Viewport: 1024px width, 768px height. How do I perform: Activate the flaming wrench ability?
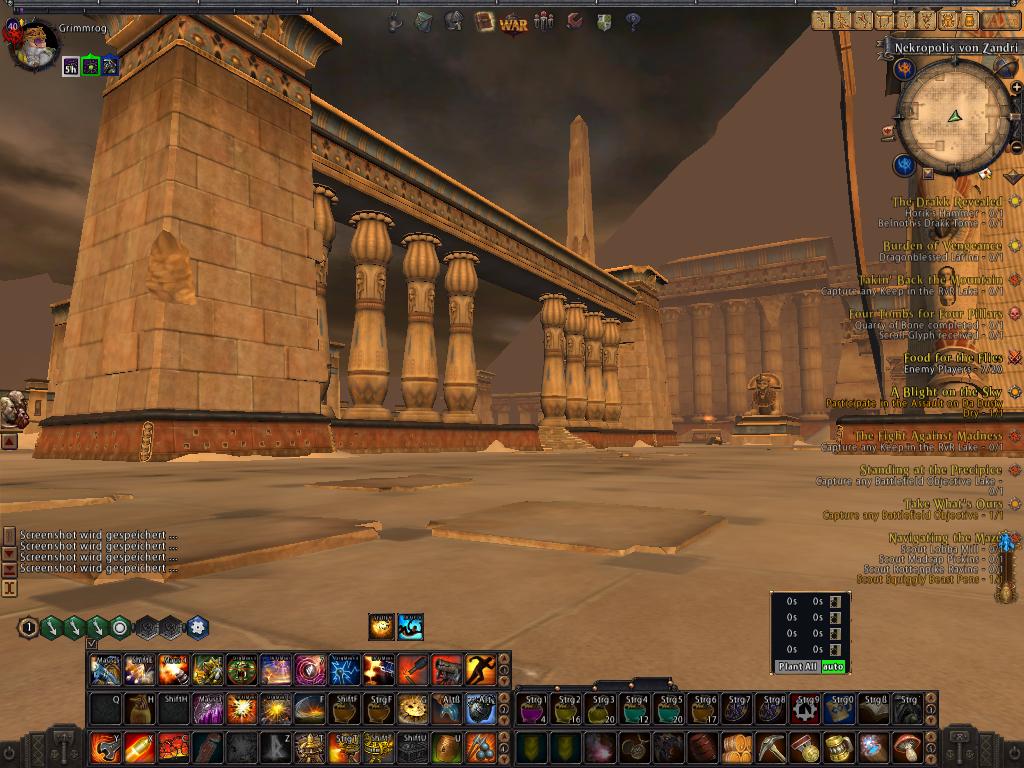[105, 747]
